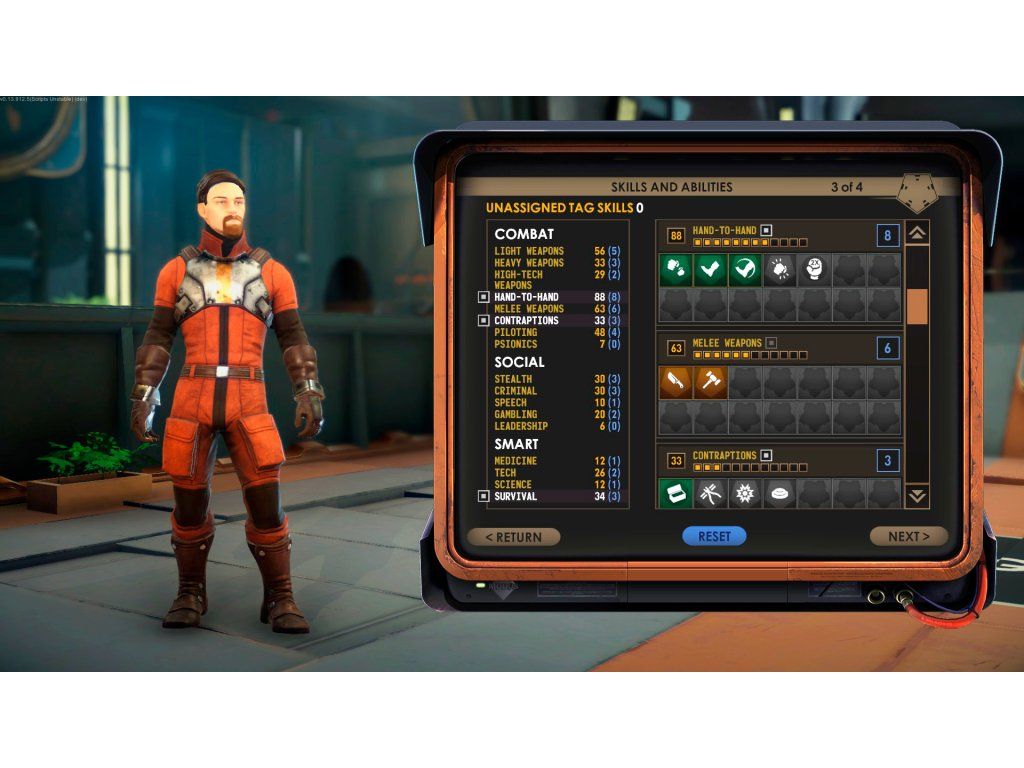Screen dimensions: 1024x768
Task: Go back with the Return button
Action: point(514,537)
